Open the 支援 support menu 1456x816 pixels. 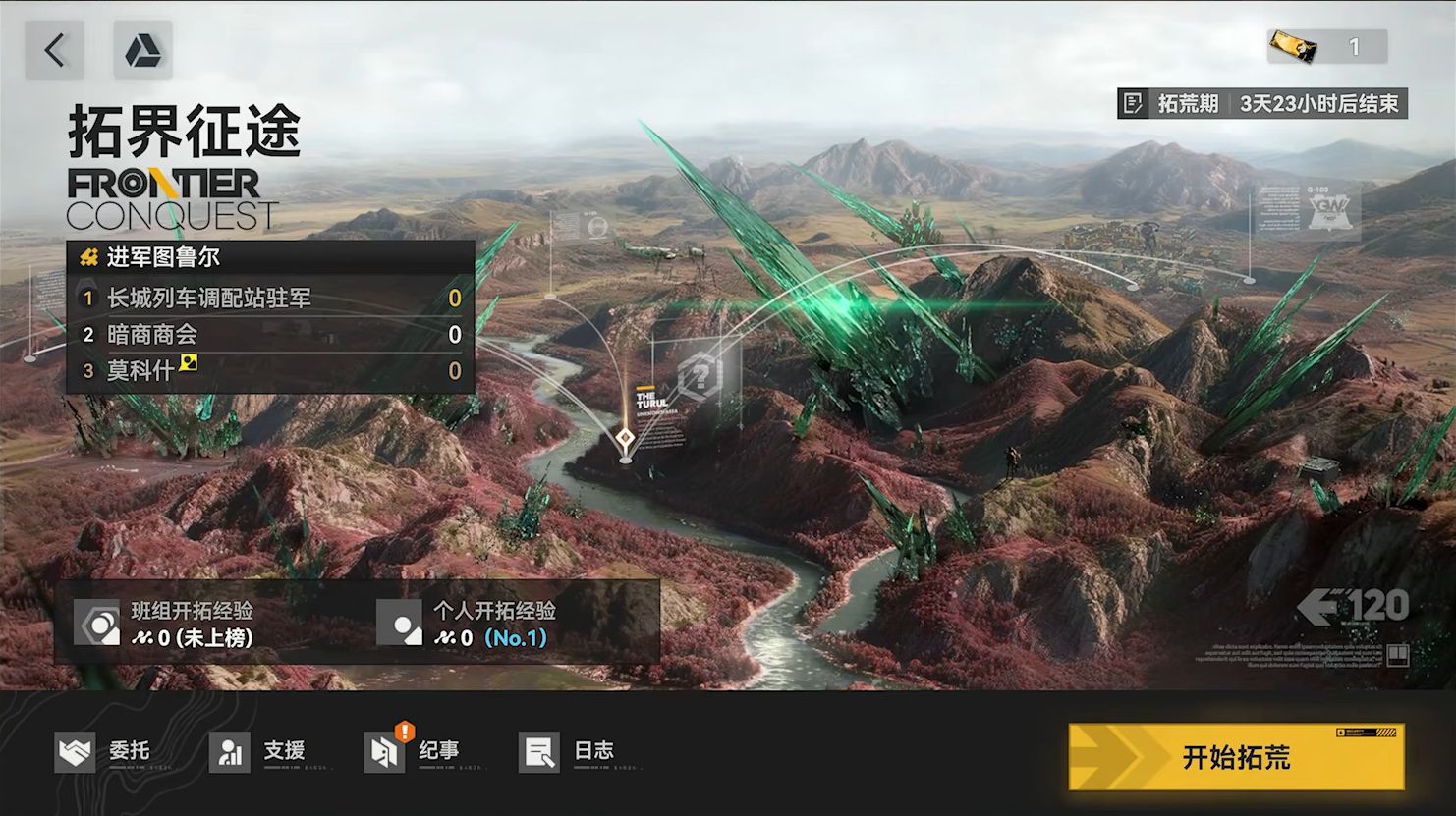[257, 752]
